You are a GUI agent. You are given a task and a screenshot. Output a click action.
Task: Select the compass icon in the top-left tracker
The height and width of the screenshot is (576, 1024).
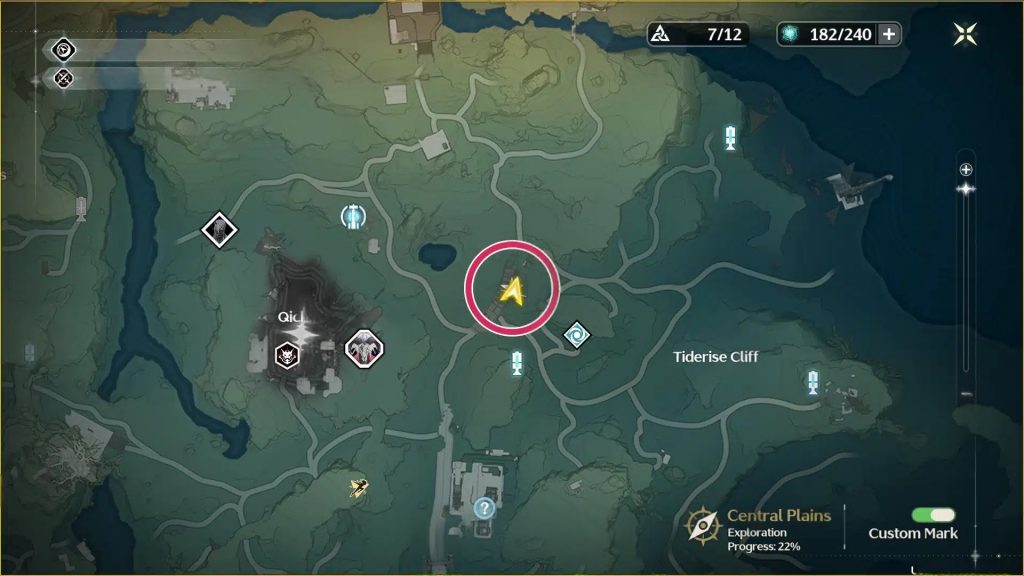(x=63, y=49)
